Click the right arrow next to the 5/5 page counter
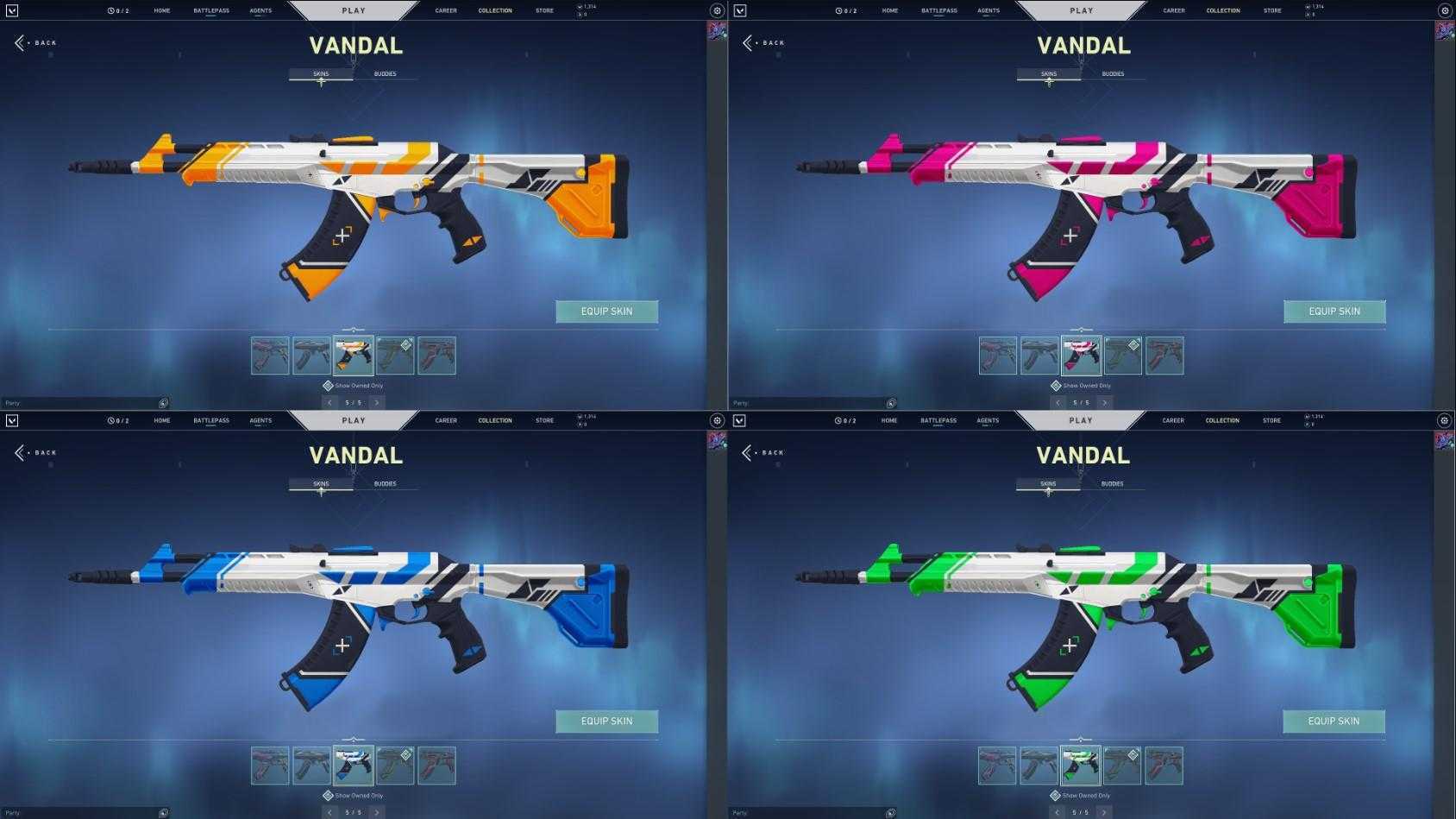This screenshot has height=819, width=1456. (377, 402)
